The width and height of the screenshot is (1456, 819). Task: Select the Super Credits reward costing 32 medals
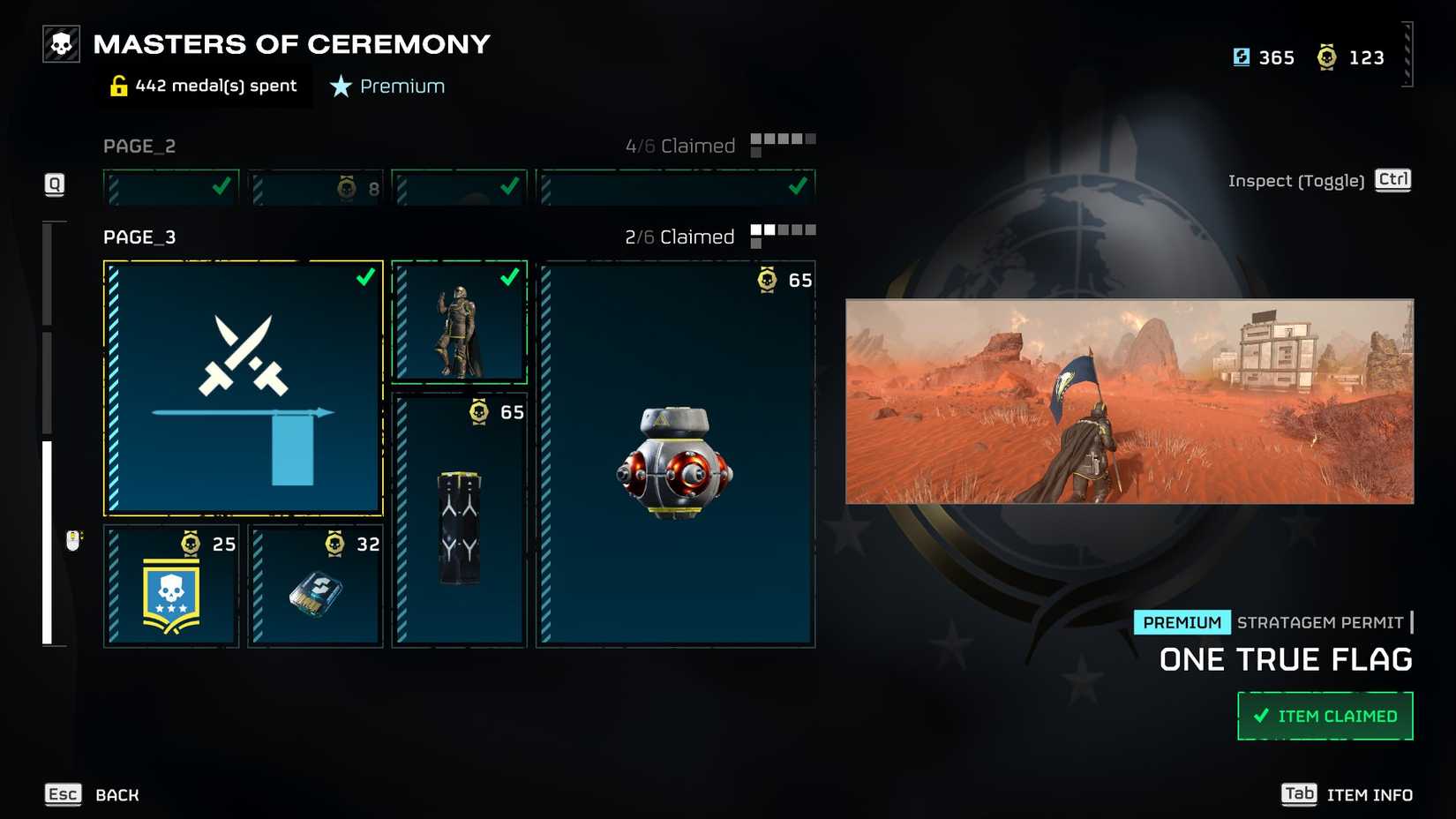coord(315,587)
